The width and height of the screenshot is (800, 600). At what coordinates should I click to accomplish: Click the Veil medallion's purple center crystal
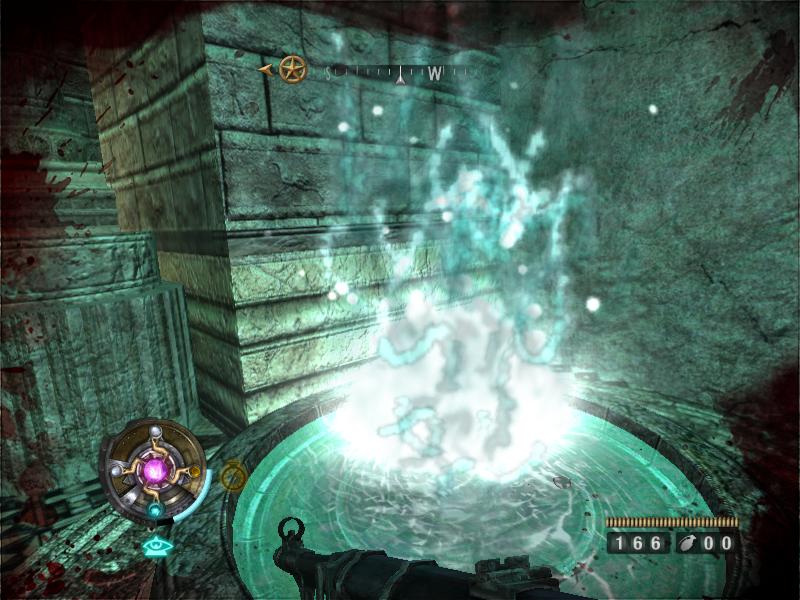pos(157,468)
